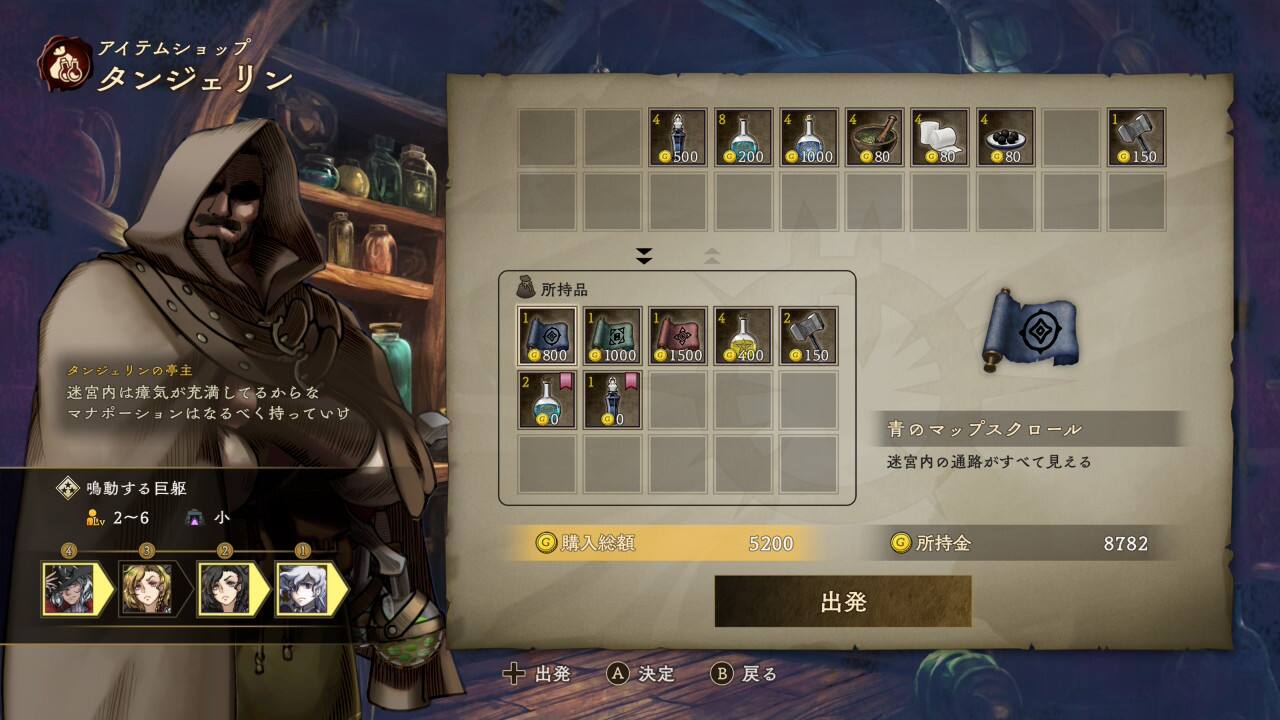The image size is (1280, 720).
Task: Select the white-haired party member portrait
Action: point(302,588)
